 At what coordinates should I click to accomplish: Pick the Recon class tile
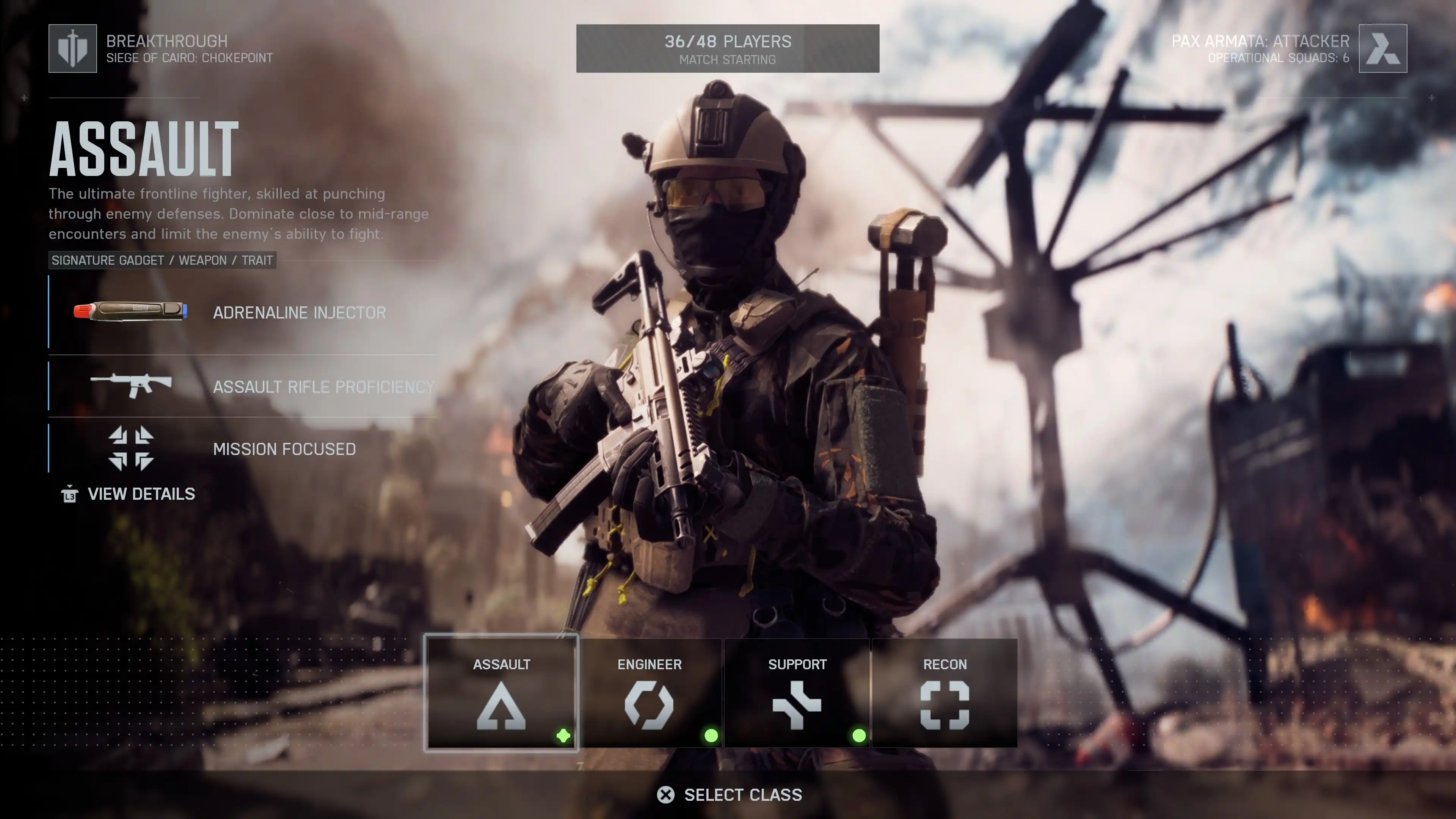945,693
